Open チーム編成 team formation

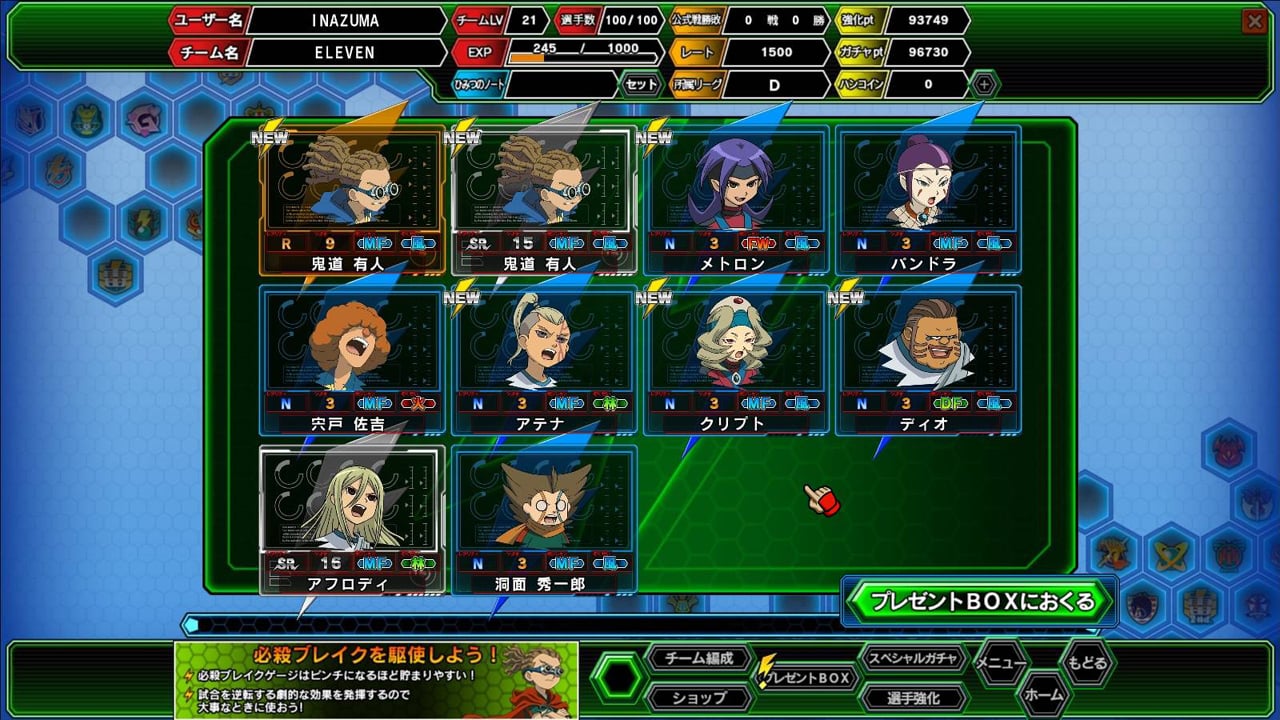click(x=698, y=658)
